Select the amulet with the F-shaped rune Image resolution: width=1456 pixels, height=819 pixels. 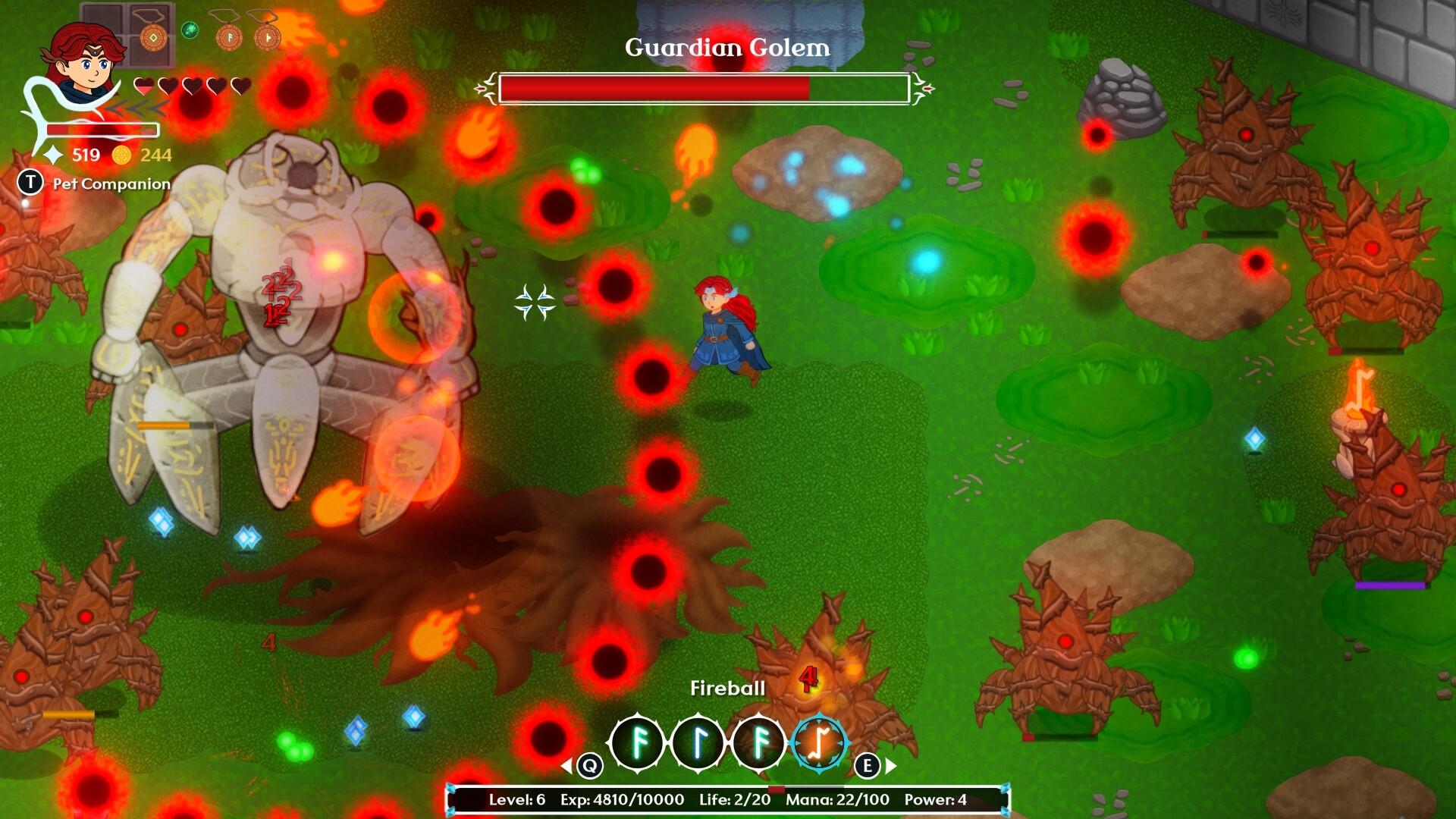point(228,36)
